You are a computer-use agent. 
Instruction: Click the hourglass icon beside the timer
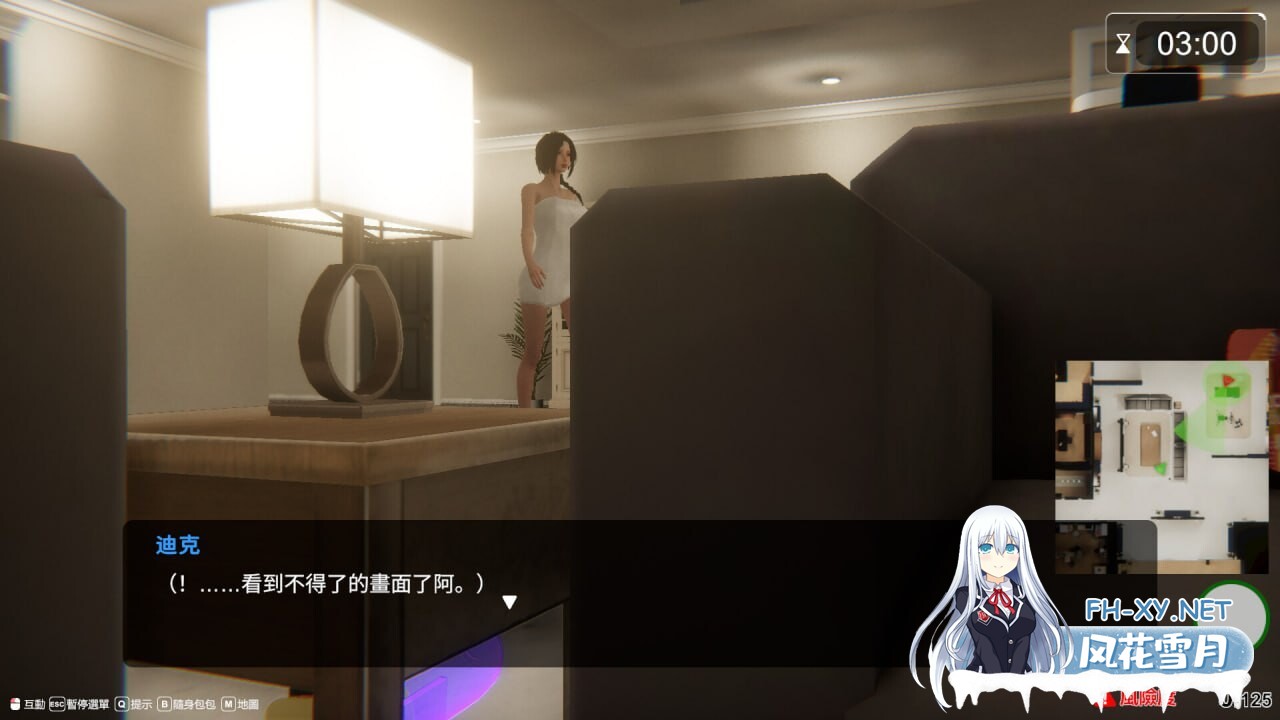(x=1124, y=43)
